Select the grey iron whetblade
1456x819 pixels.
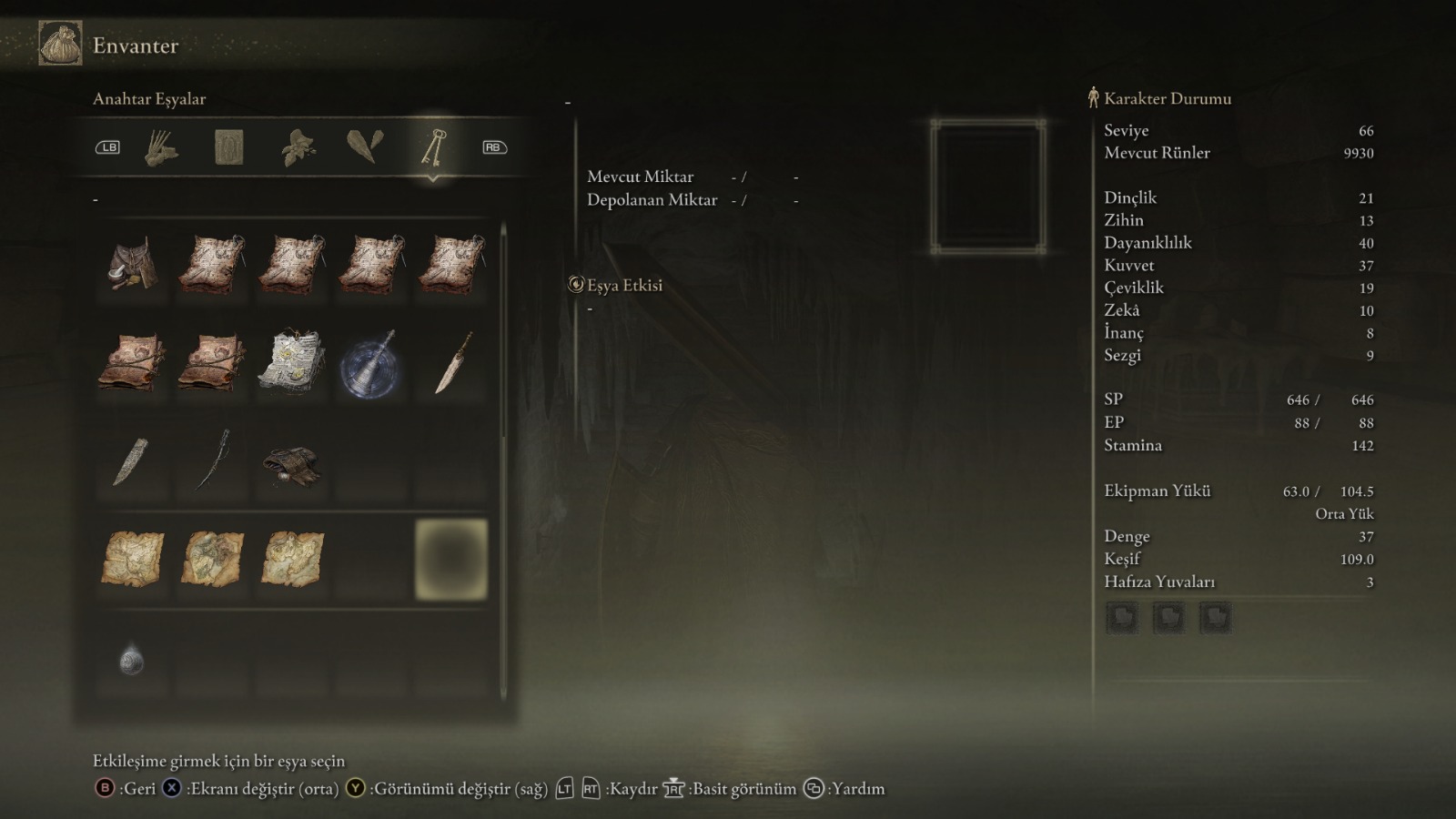point(132,461)
